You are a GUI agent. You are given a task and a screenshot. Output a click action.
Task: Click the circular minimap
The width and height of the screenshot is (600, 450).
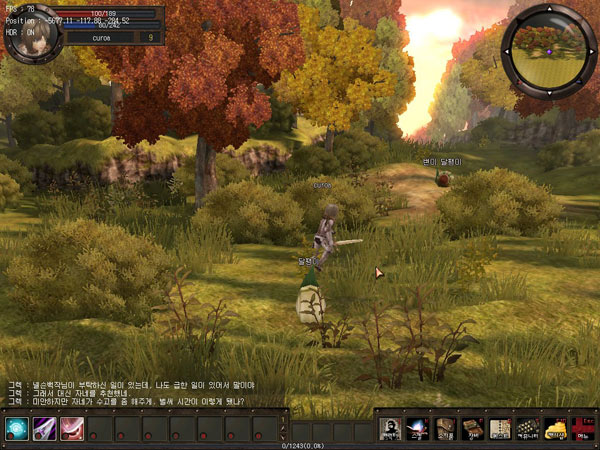pyautogui.click(x=548, y=46)
